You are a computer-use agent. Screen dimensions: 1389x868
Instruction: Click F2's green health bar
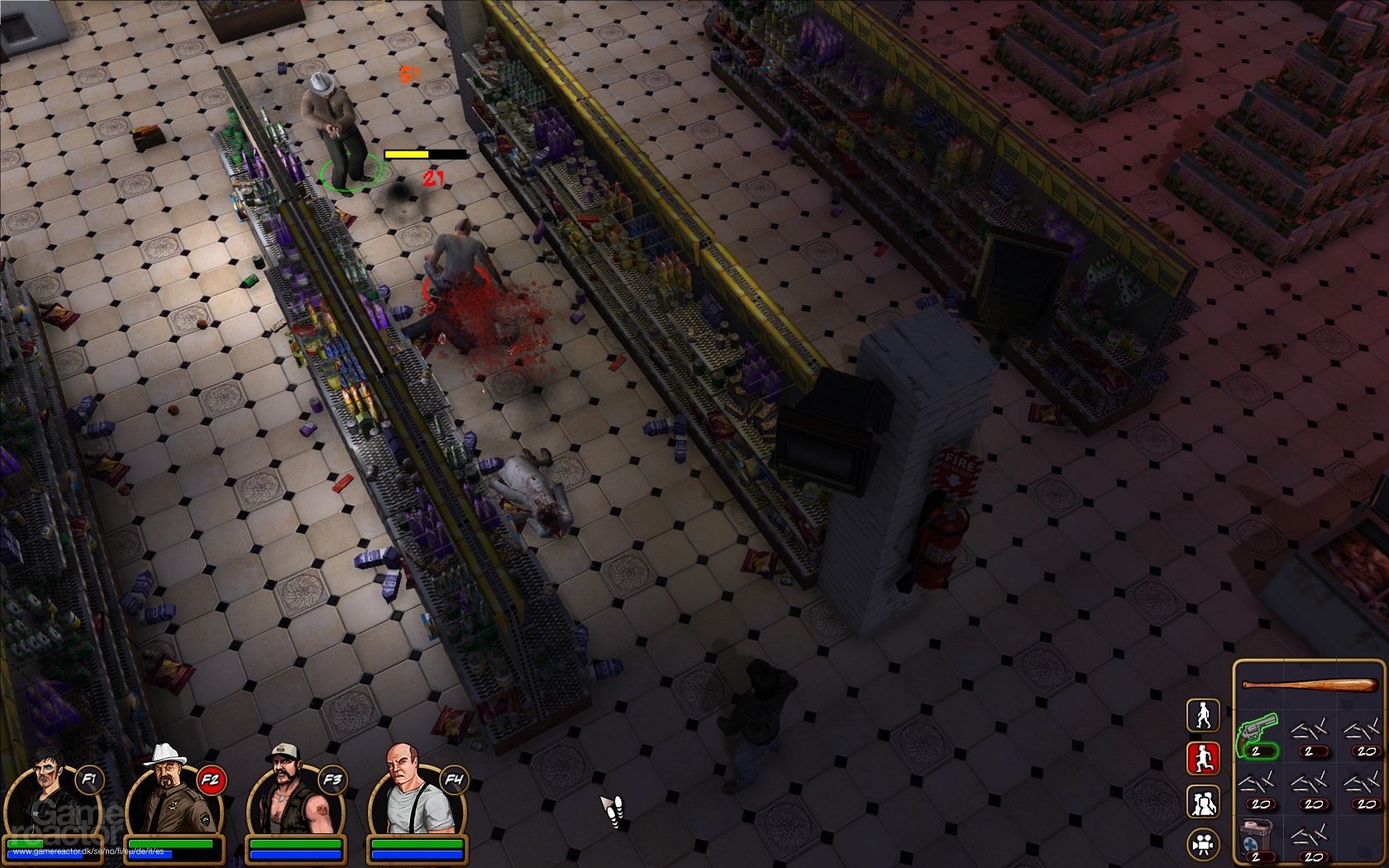point(169,845)
